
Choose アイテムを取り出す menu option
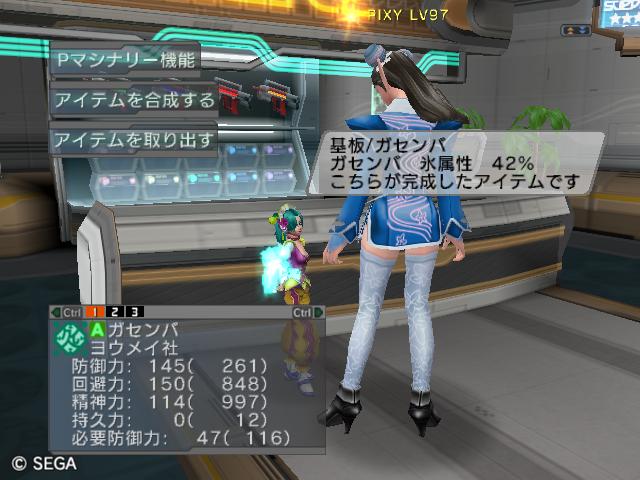[133, 139]
